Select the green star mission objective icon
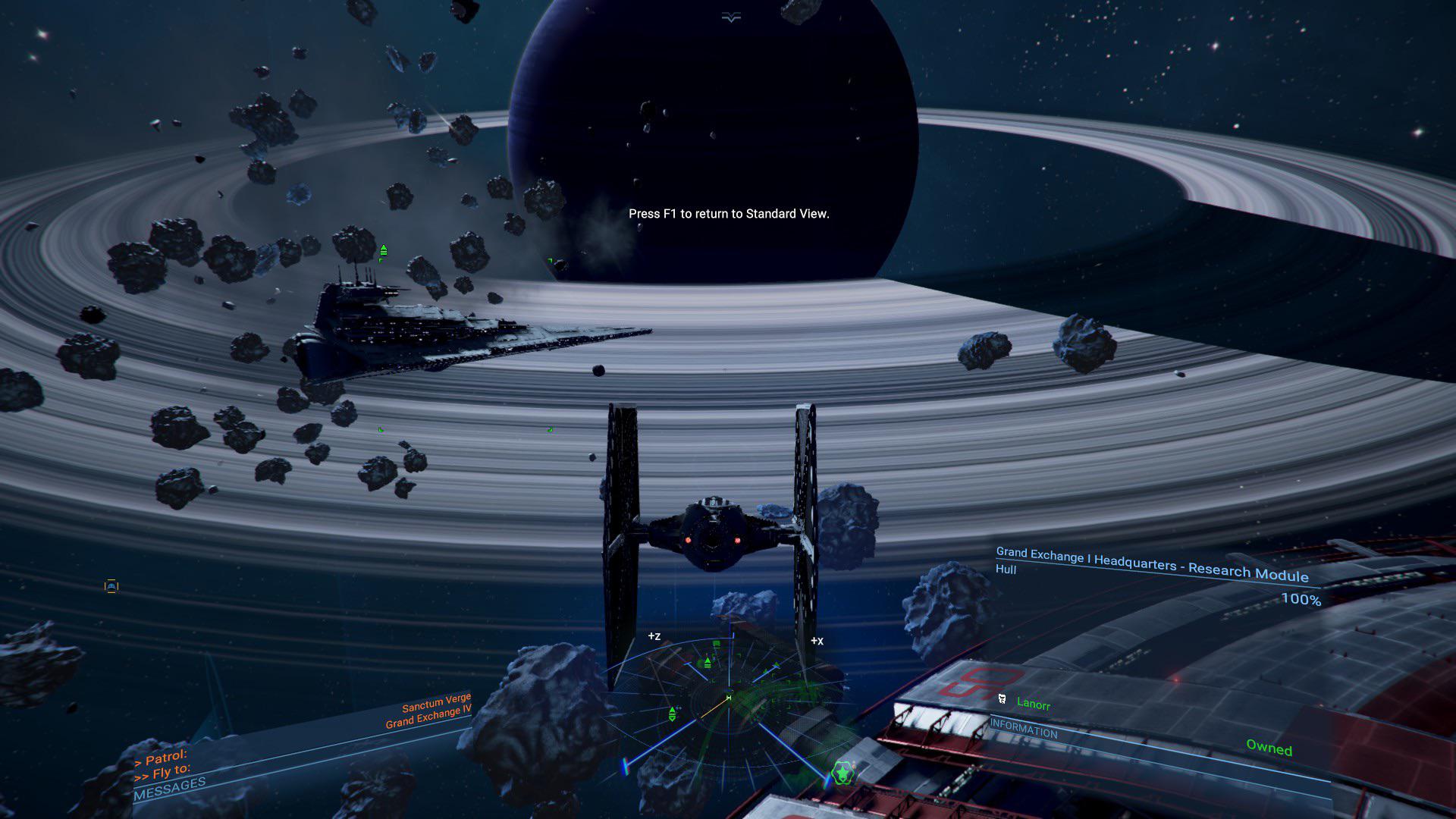Viewport: 1456px width, 819px height. click(843, 773)
